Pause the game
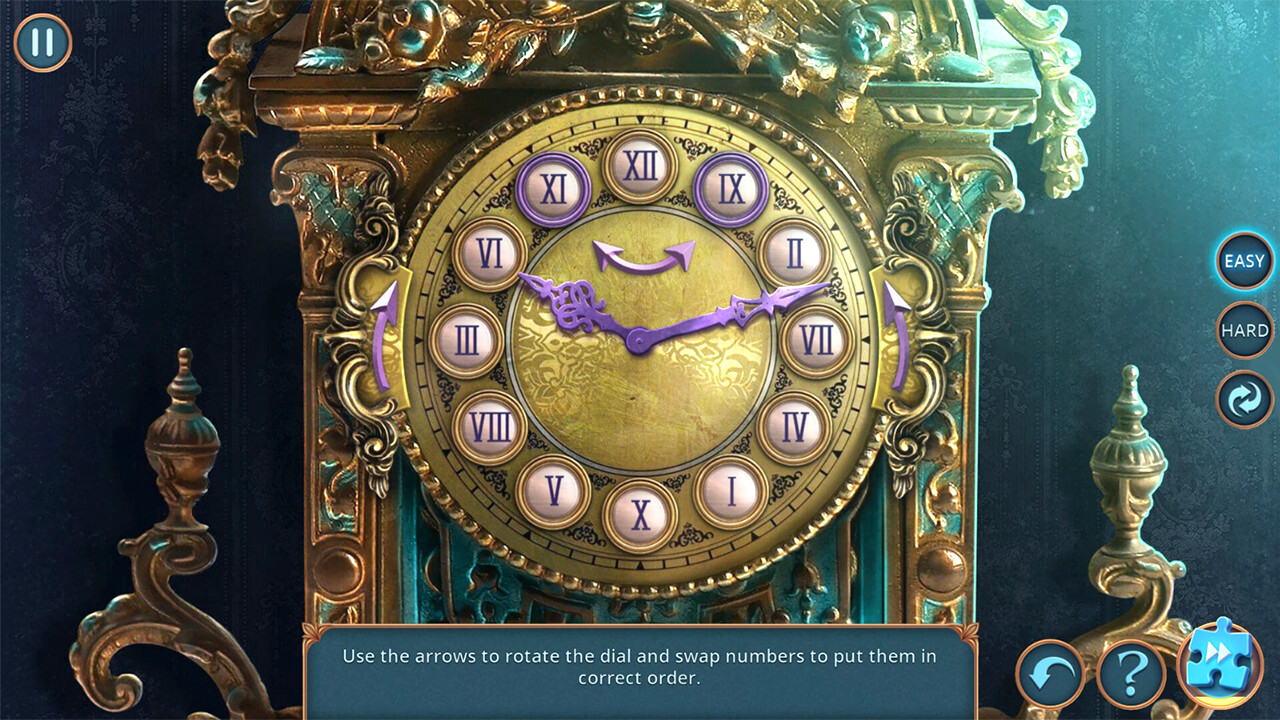The image size is (1280, 720). point(42,42)
